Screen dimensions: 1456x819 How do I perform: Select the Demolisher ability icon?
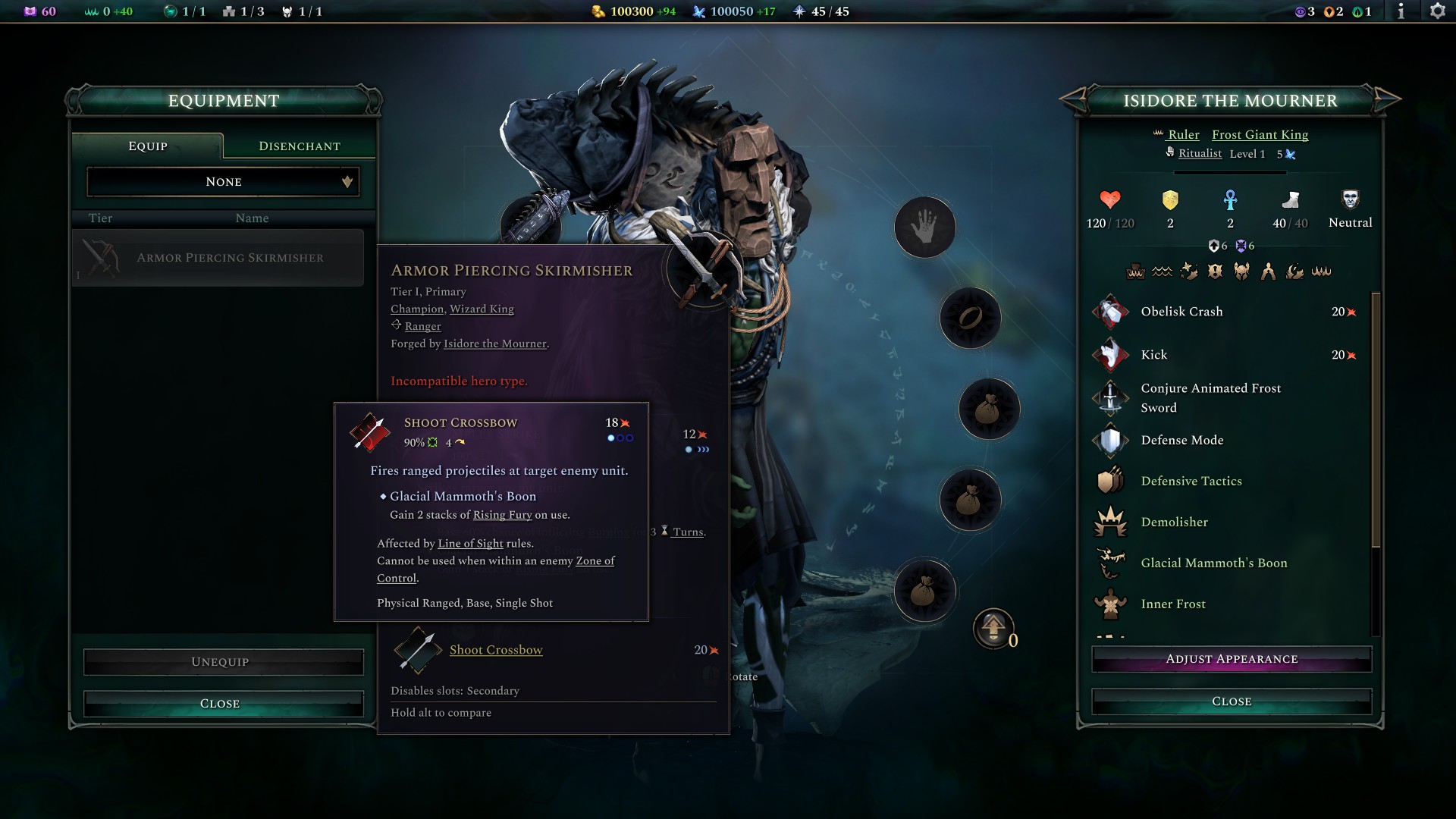(x=1111, y=522)
